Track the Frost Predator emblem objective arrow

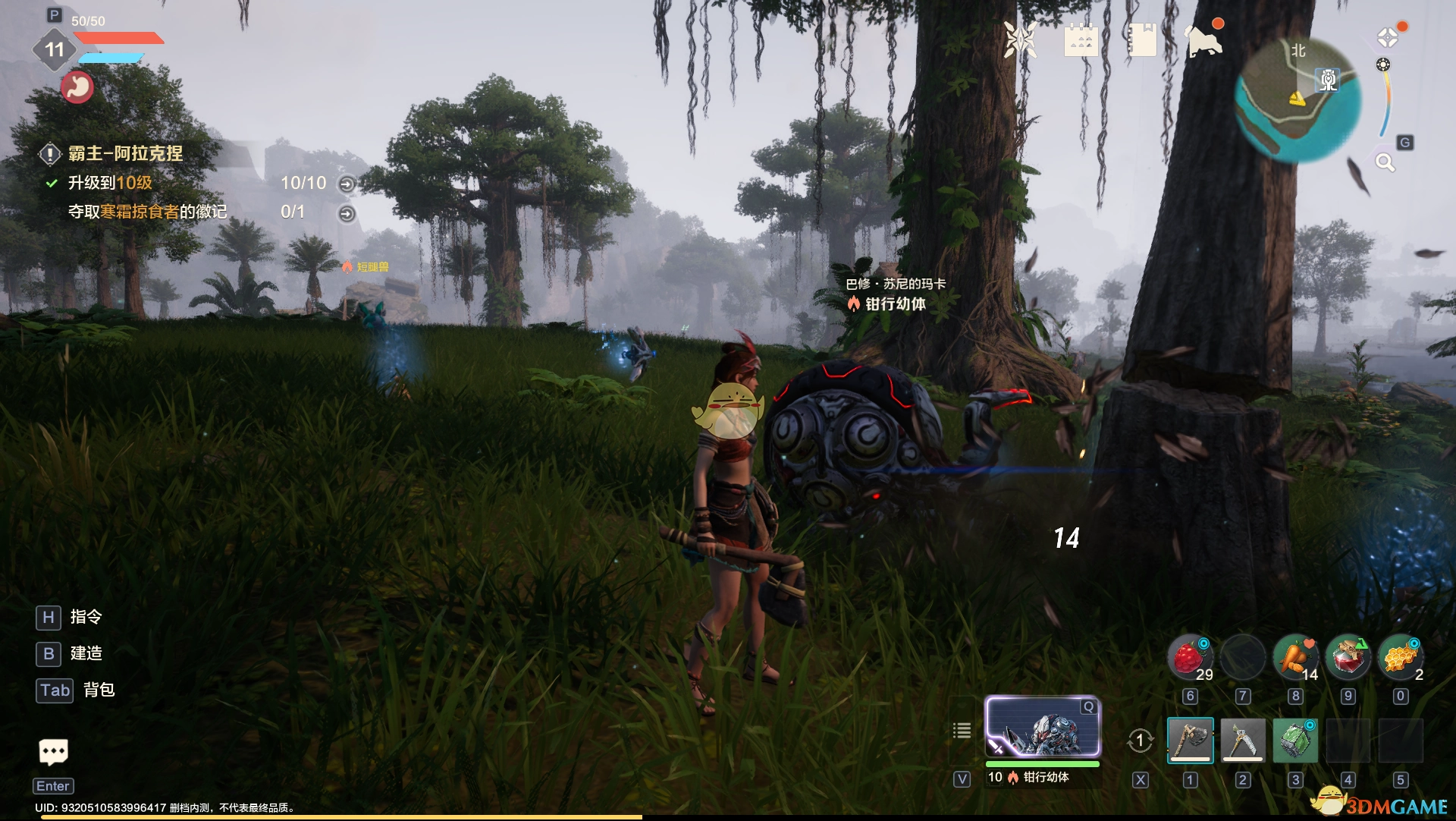click(x=347, y=213)
